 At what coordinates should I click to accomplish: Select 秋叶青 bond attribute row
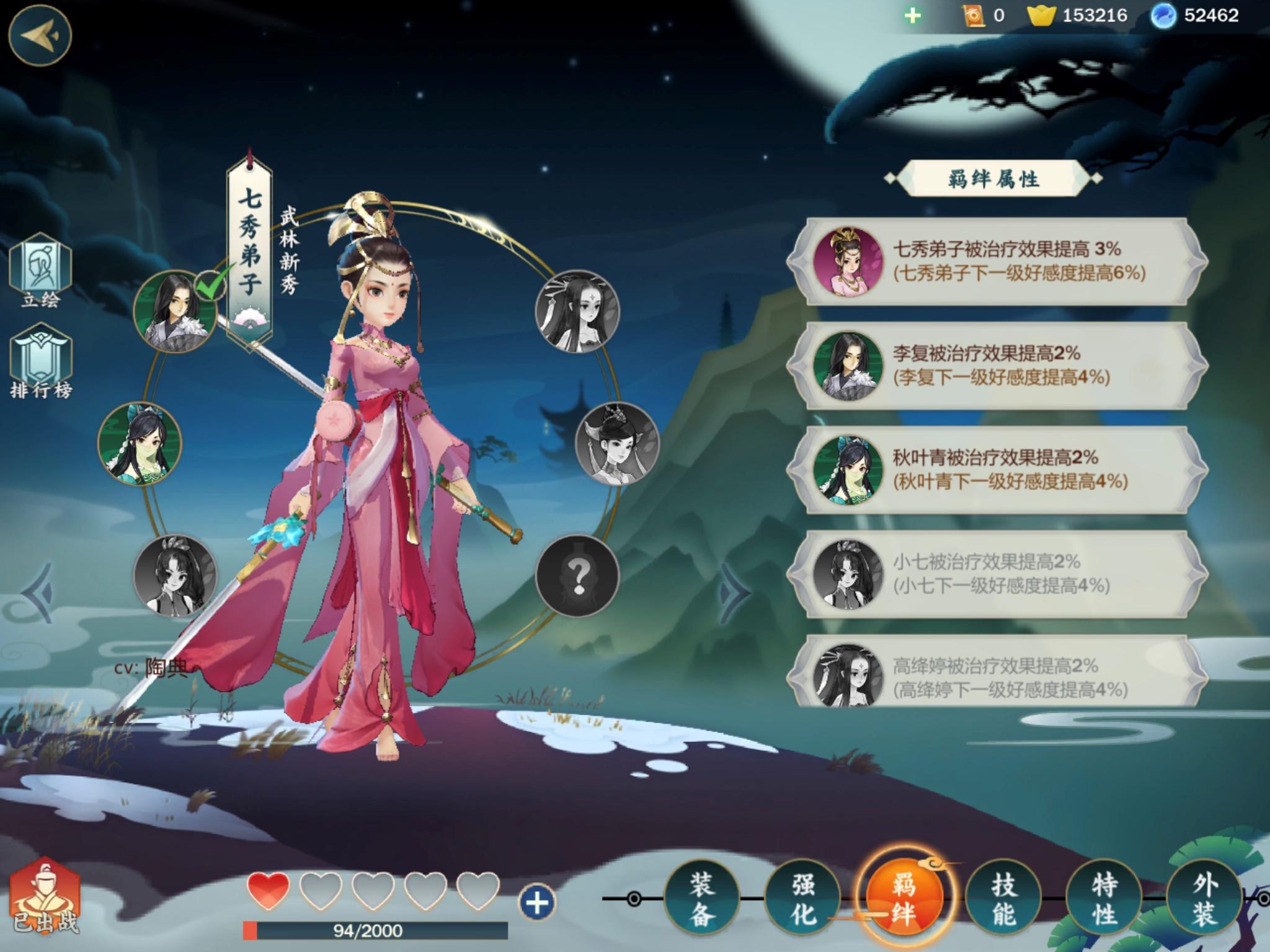pos(997,470)
